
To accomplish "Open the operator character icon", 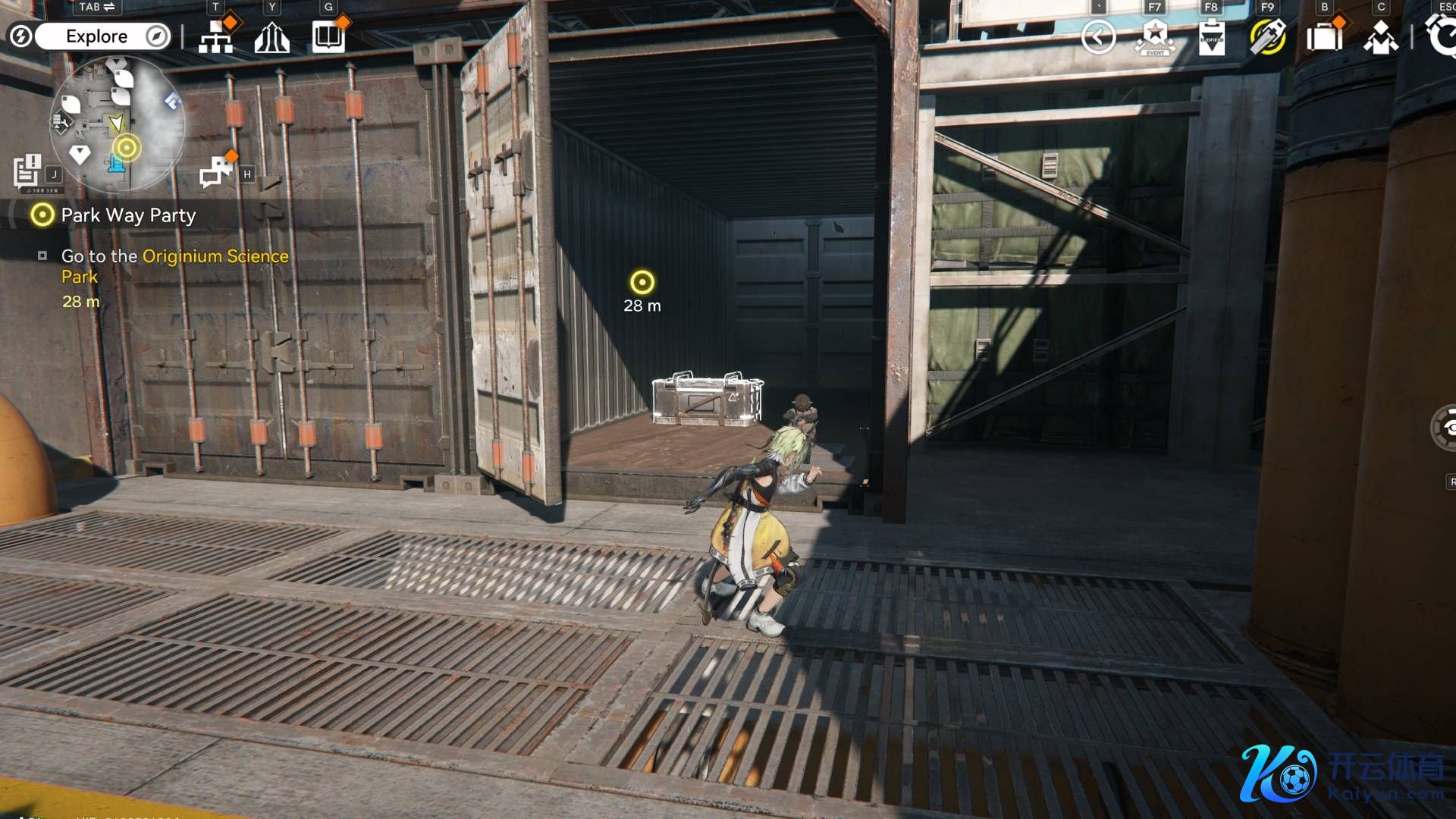I will coord(1380,36).
